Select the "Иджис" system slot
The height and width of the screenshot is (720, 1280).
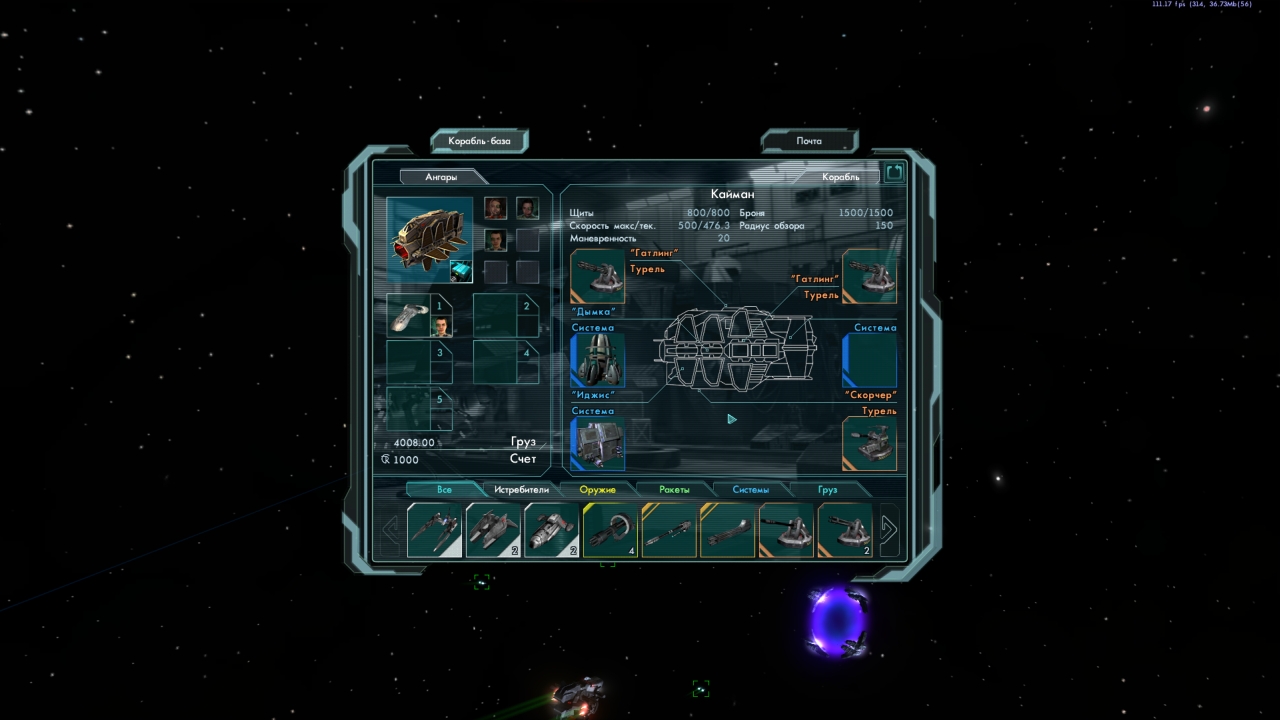coord(597,444)
